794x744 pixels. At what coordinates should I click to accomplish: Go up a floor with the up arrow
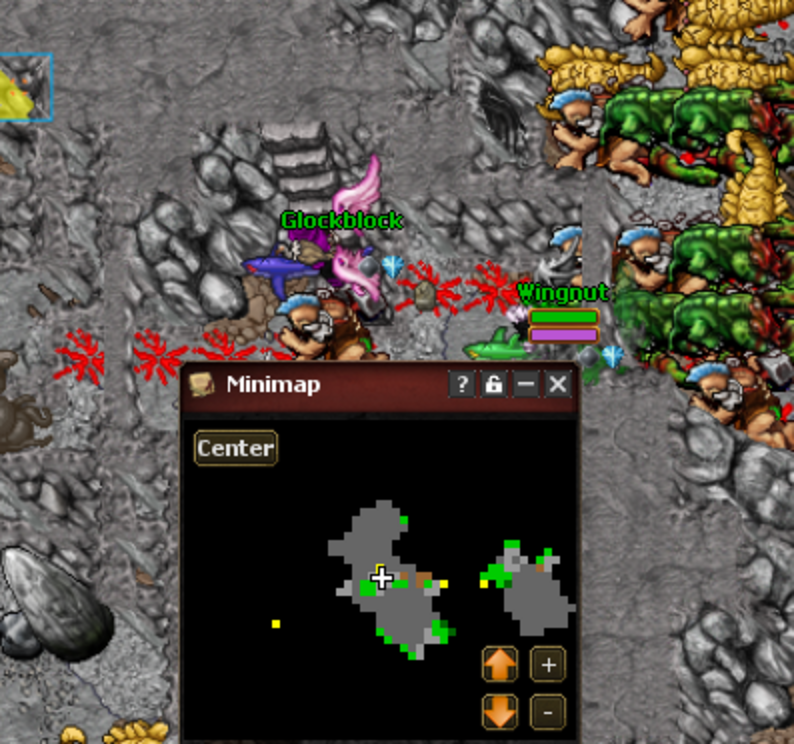pyautogui.click(x=500, y=665)
